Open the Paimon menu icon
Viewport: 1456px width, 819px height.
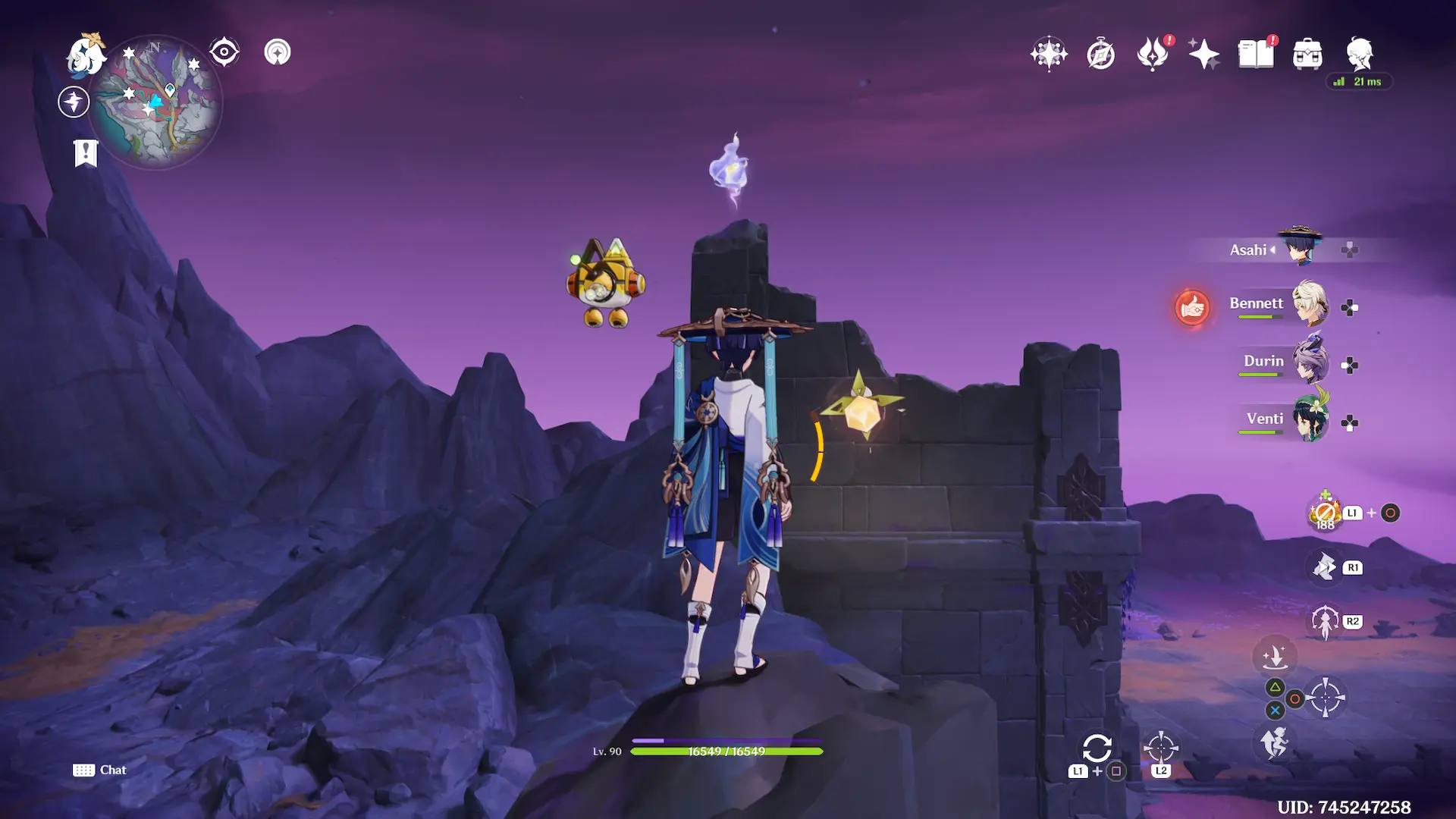pos(85,55)
